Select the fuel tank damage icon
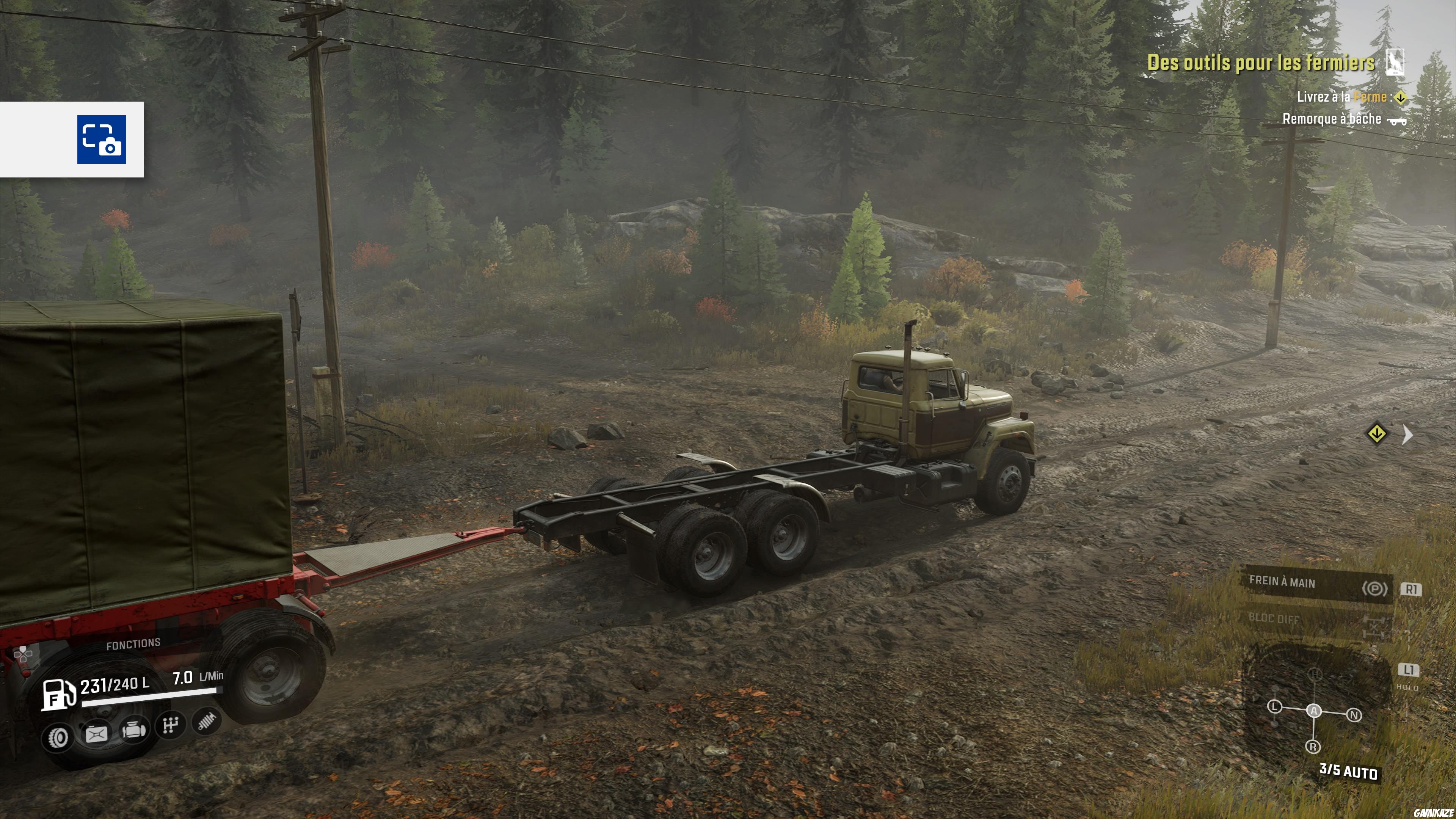 pyautogui.click(x=97, y=734)
